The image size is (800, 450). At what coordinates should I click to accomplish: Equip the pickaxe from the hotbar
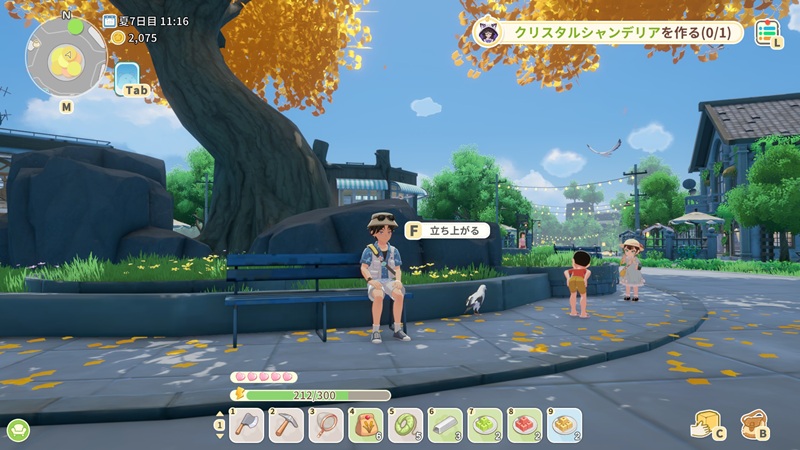pyautogui.click(x=286, y=425)
